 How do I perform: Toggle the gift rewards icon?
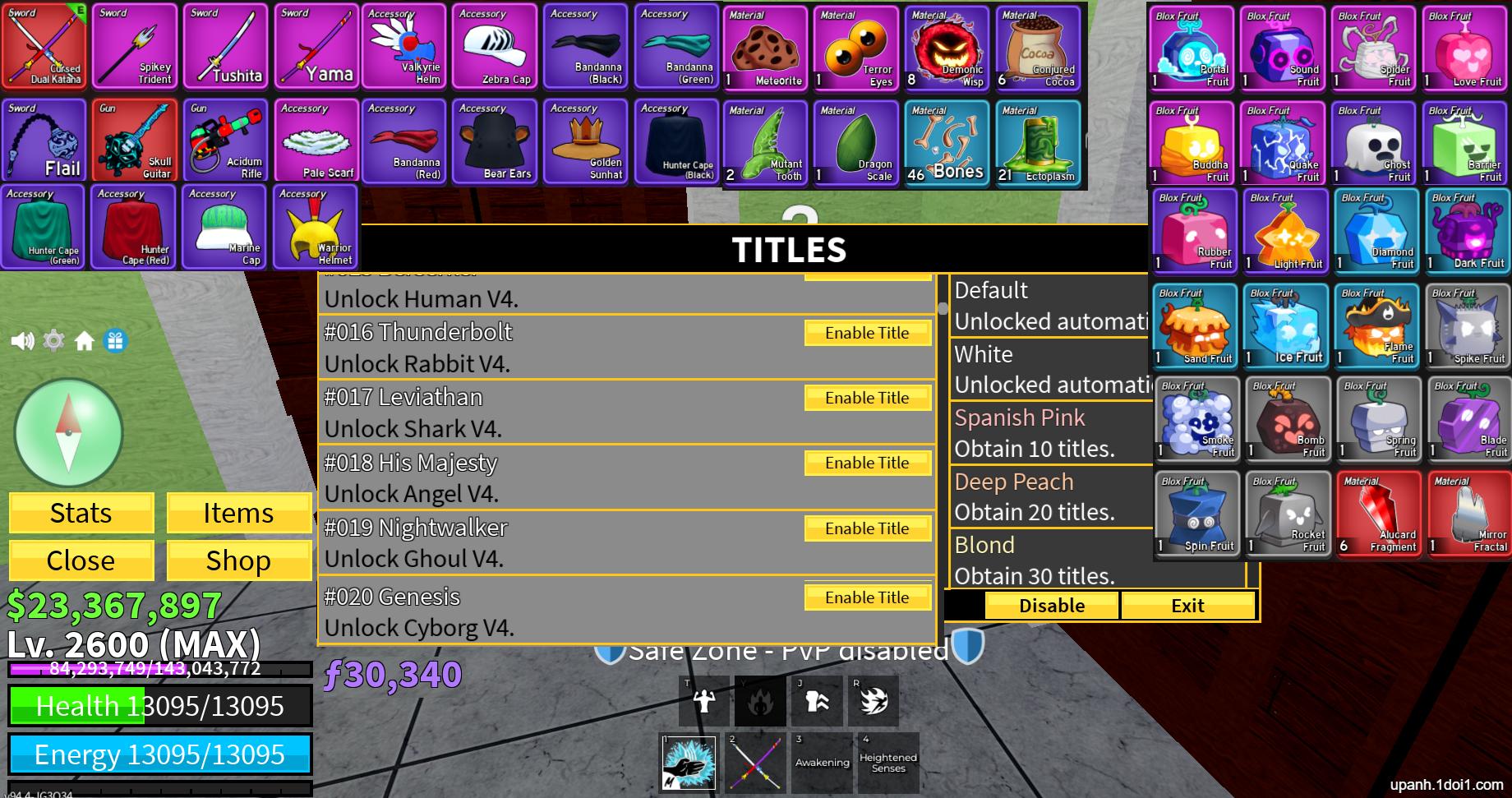(113, 339)
